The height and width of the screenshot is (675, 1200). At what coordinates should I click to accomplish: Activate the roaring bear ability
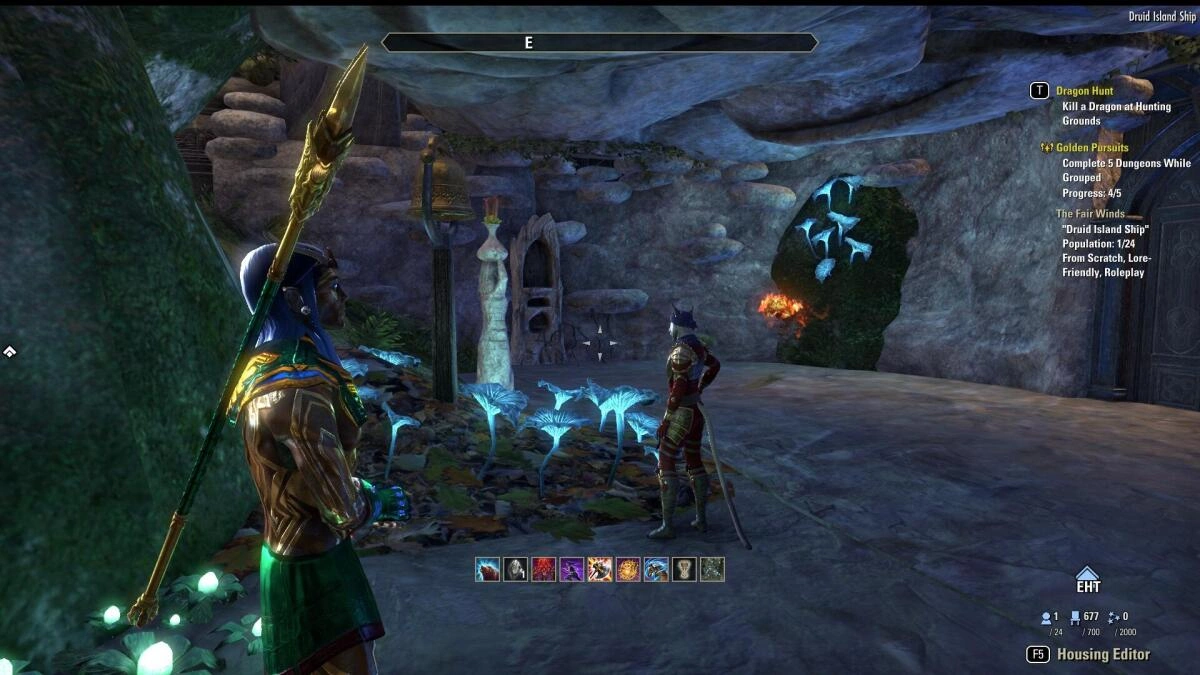click(x=487, y=569)
